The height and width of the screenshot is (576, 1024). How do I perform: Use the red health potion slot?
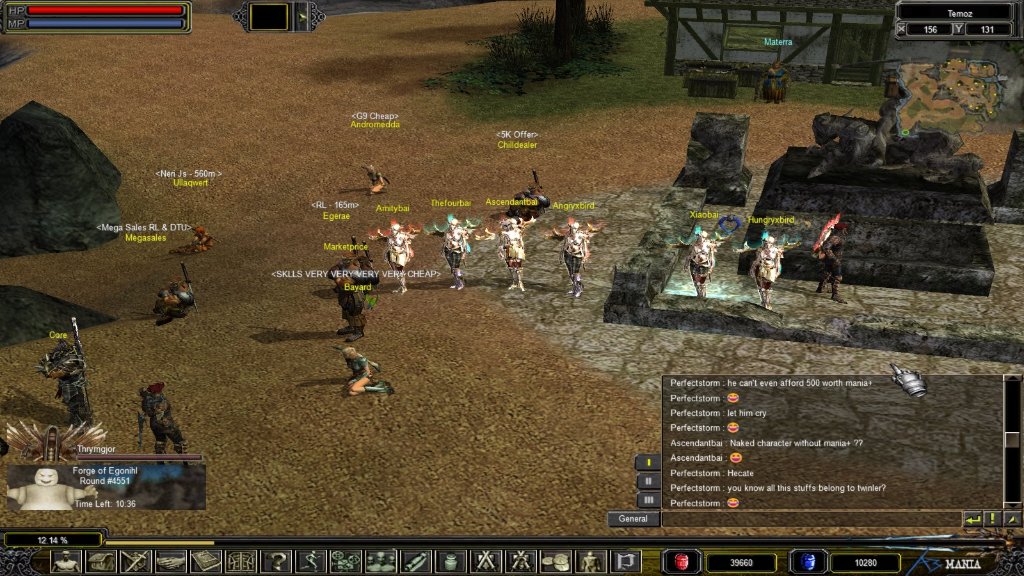pyautogui.click(x=682, y=563)
